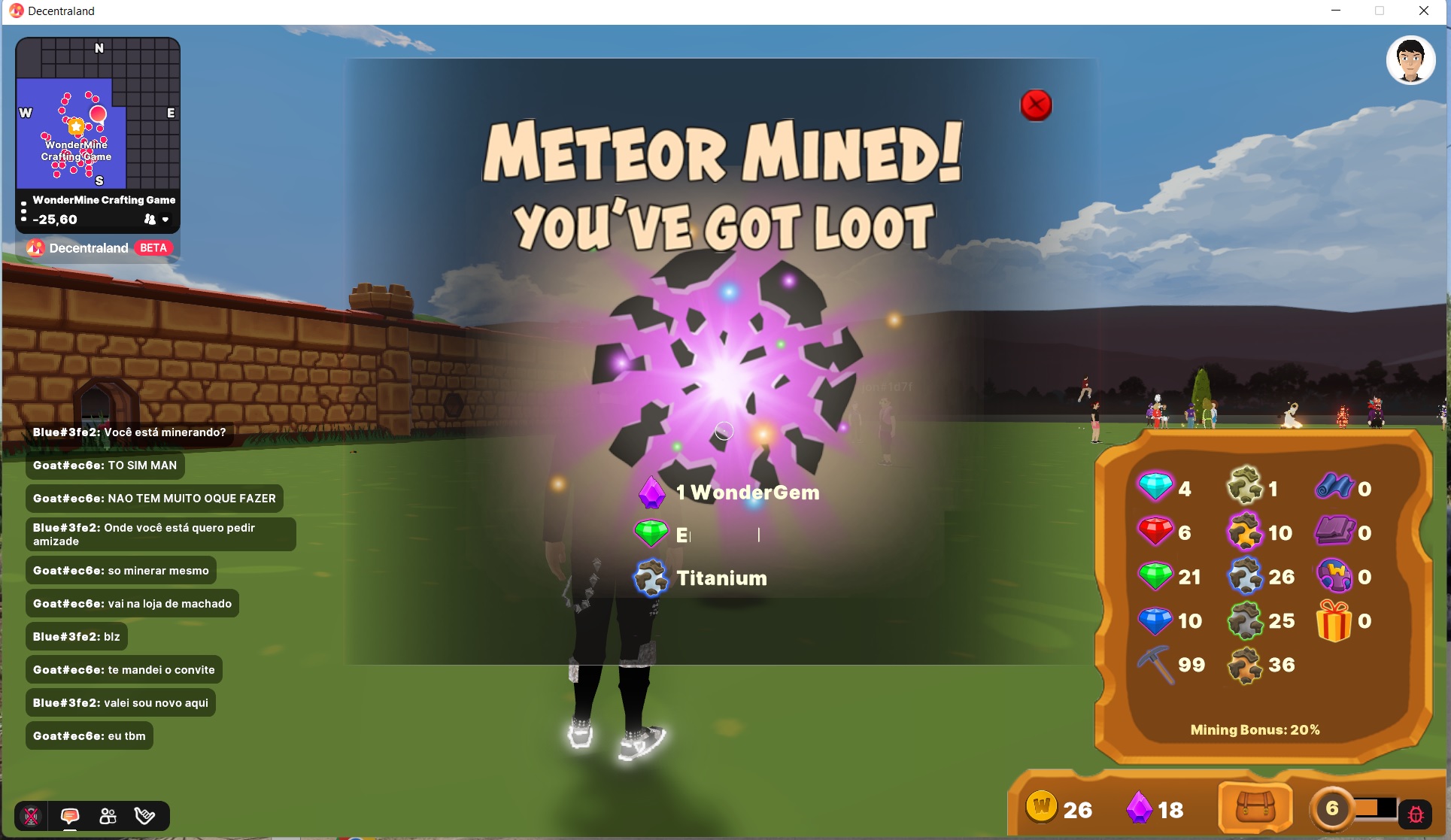Screen dimensions: 1451x840
Task: Click the emotes hand-gesture icon in bottom toolbar
Action: (x=145, y=816)
